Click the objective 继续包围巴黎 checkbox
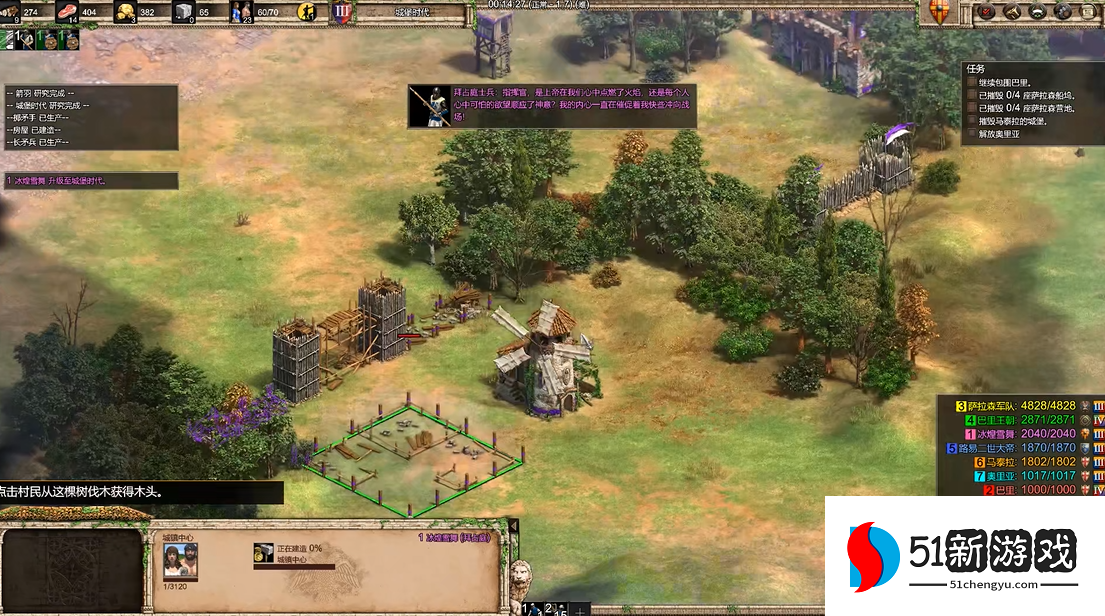 (x=971, y=82)
